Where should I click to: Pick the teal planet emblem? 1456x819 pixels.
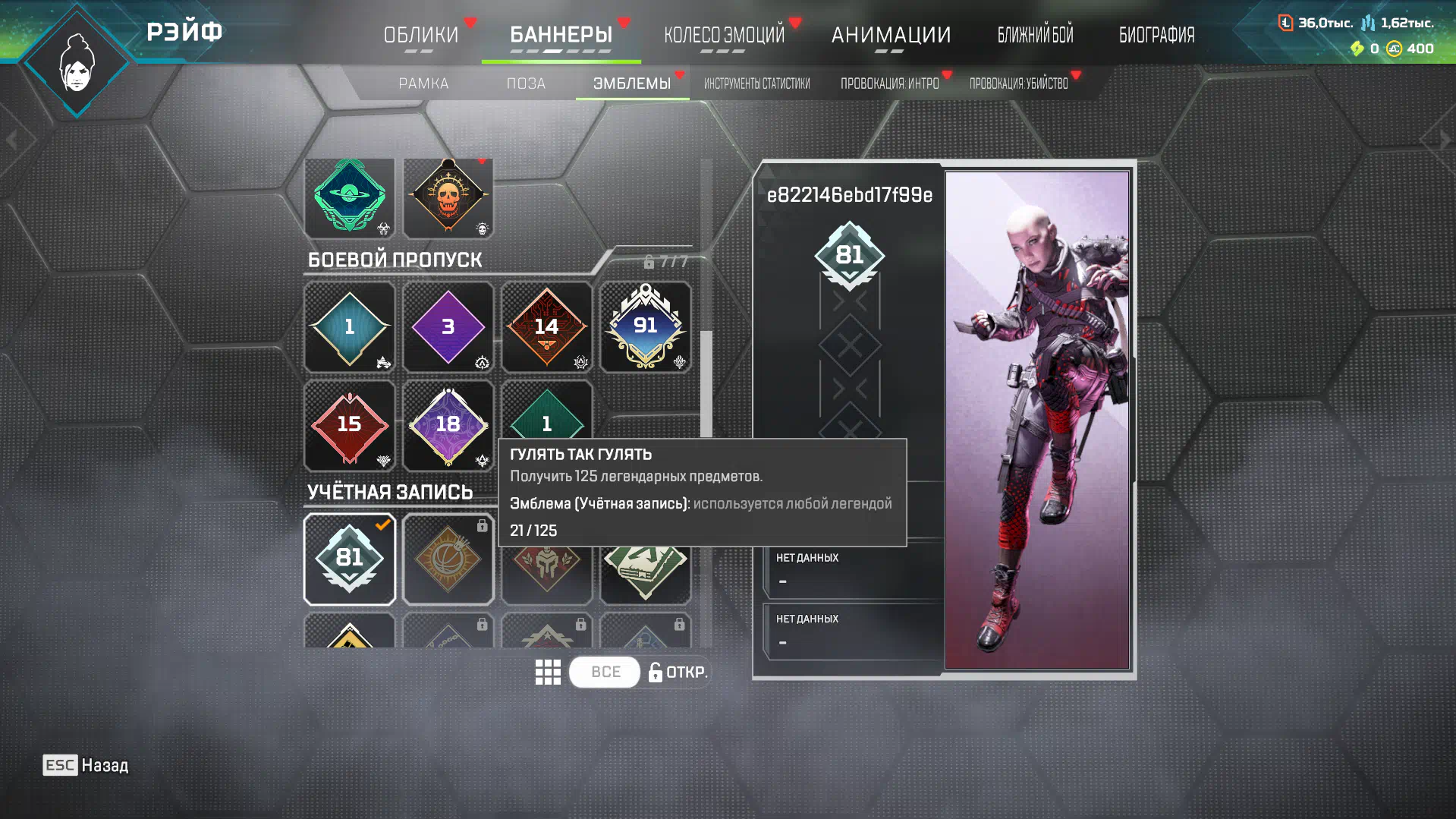point(349,197)
